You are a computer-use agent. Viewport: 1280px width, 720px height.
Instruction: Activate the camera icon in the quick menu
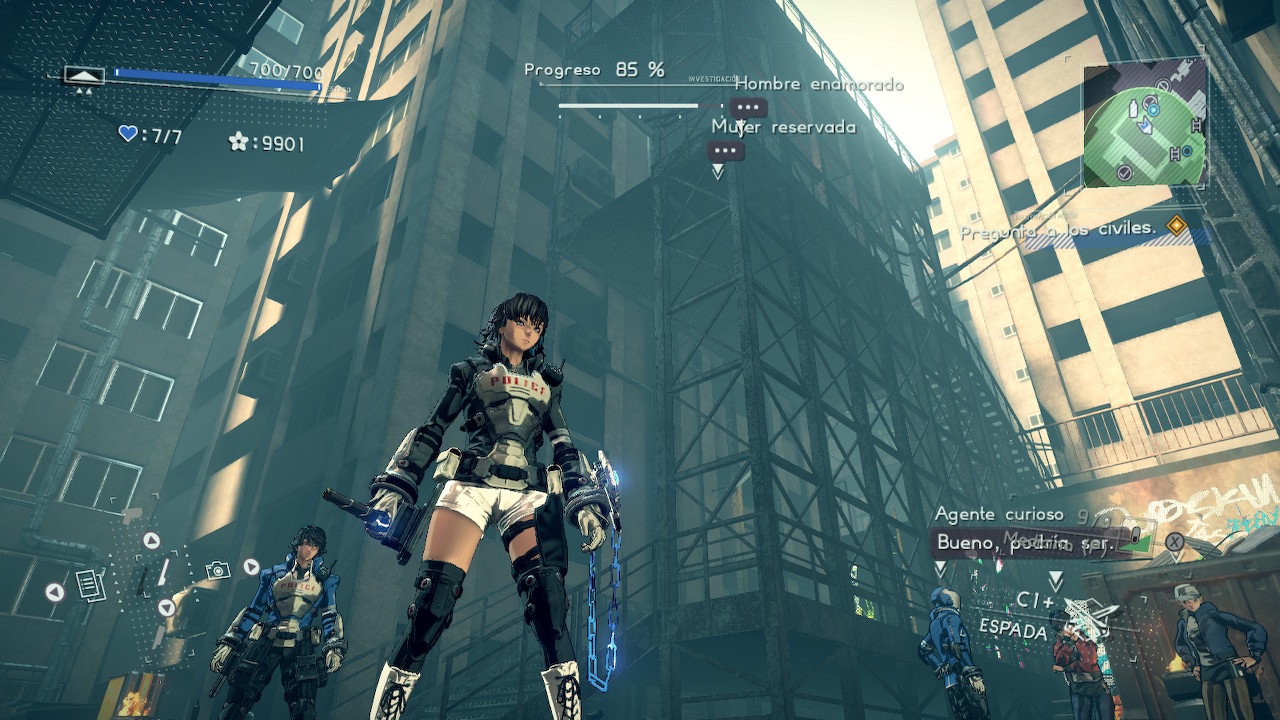217,570
